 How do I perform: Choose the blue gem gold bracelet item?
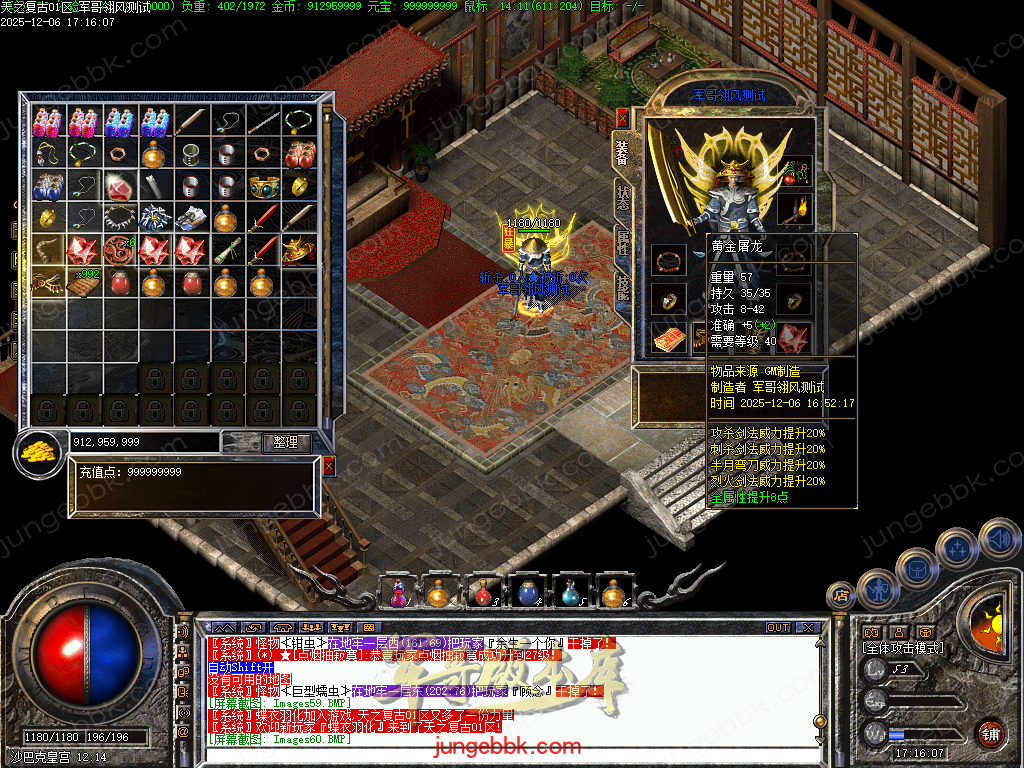(x=264, y=187)
